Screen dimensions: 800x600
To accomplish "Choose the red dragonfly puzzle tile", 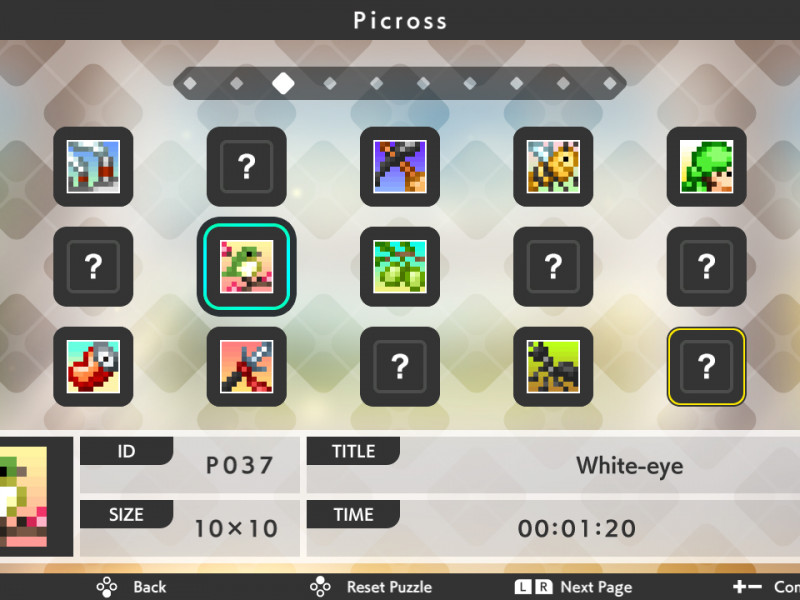I will click(x=246, y=367).
